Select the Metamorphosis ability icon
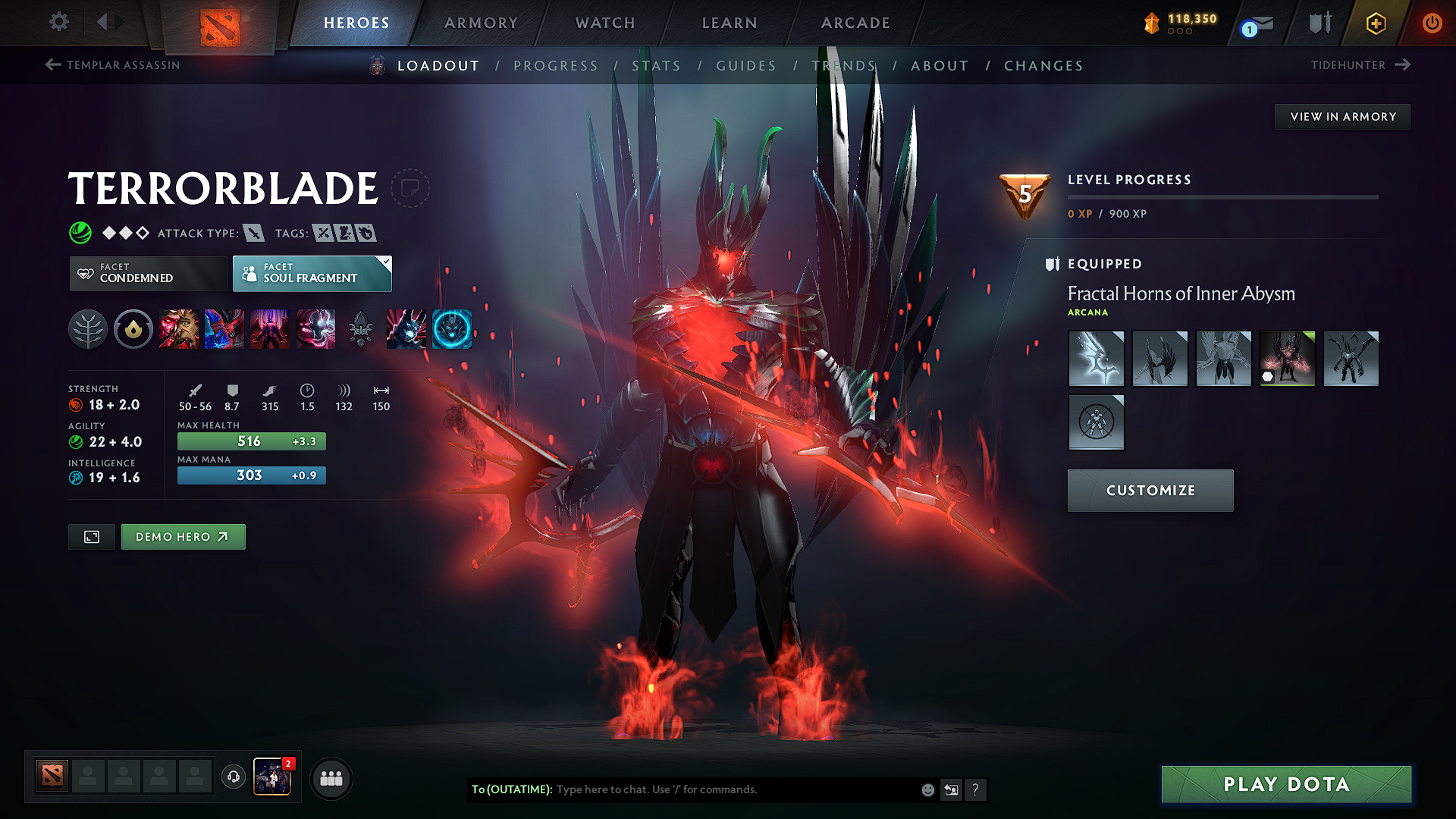 [x=270, y=329]
